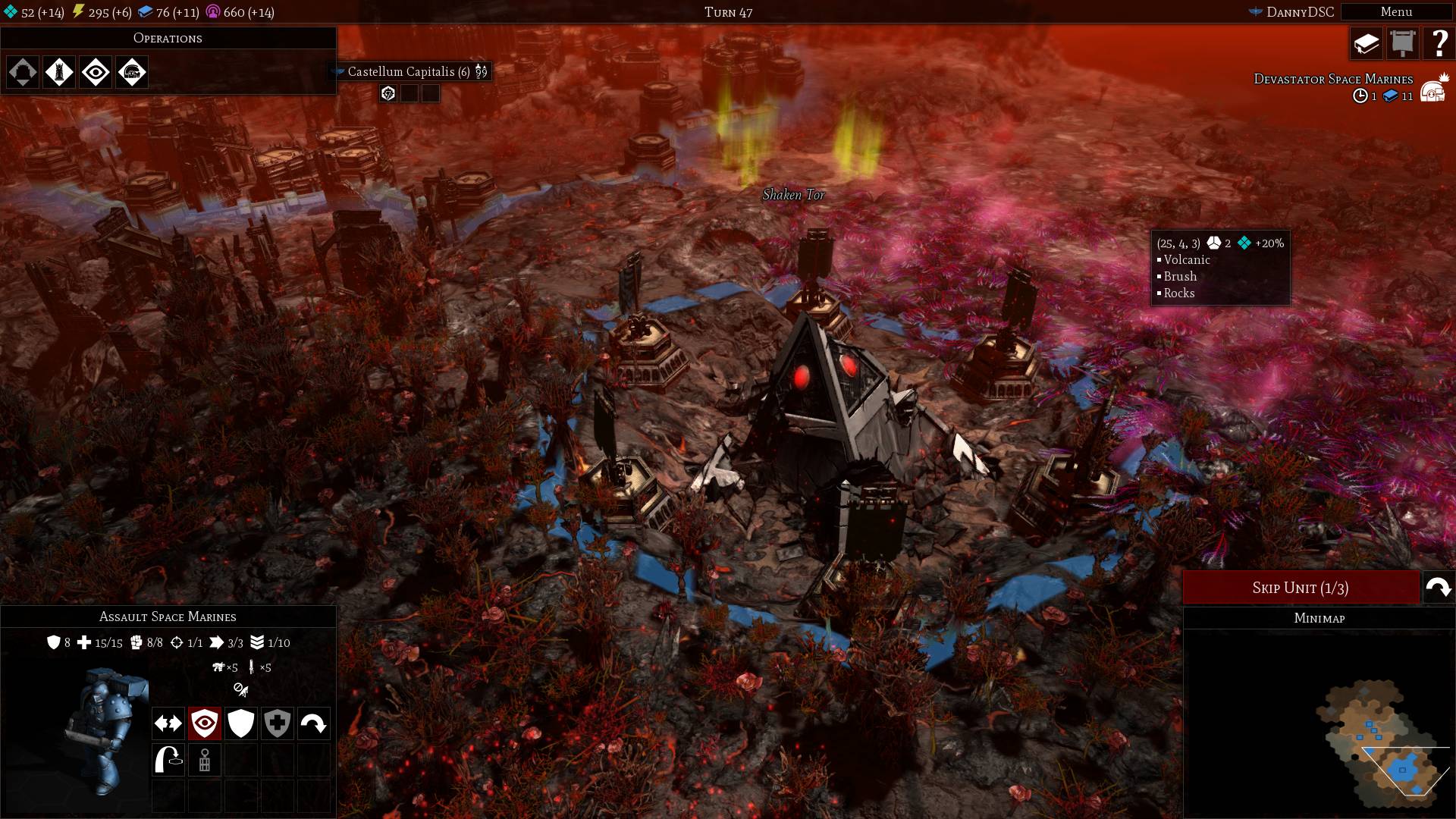Image resolution: width=1456 pixels, height=819 pixels.
Task: Click the curved arrow next to Skip Unit
Action: 1439,588
